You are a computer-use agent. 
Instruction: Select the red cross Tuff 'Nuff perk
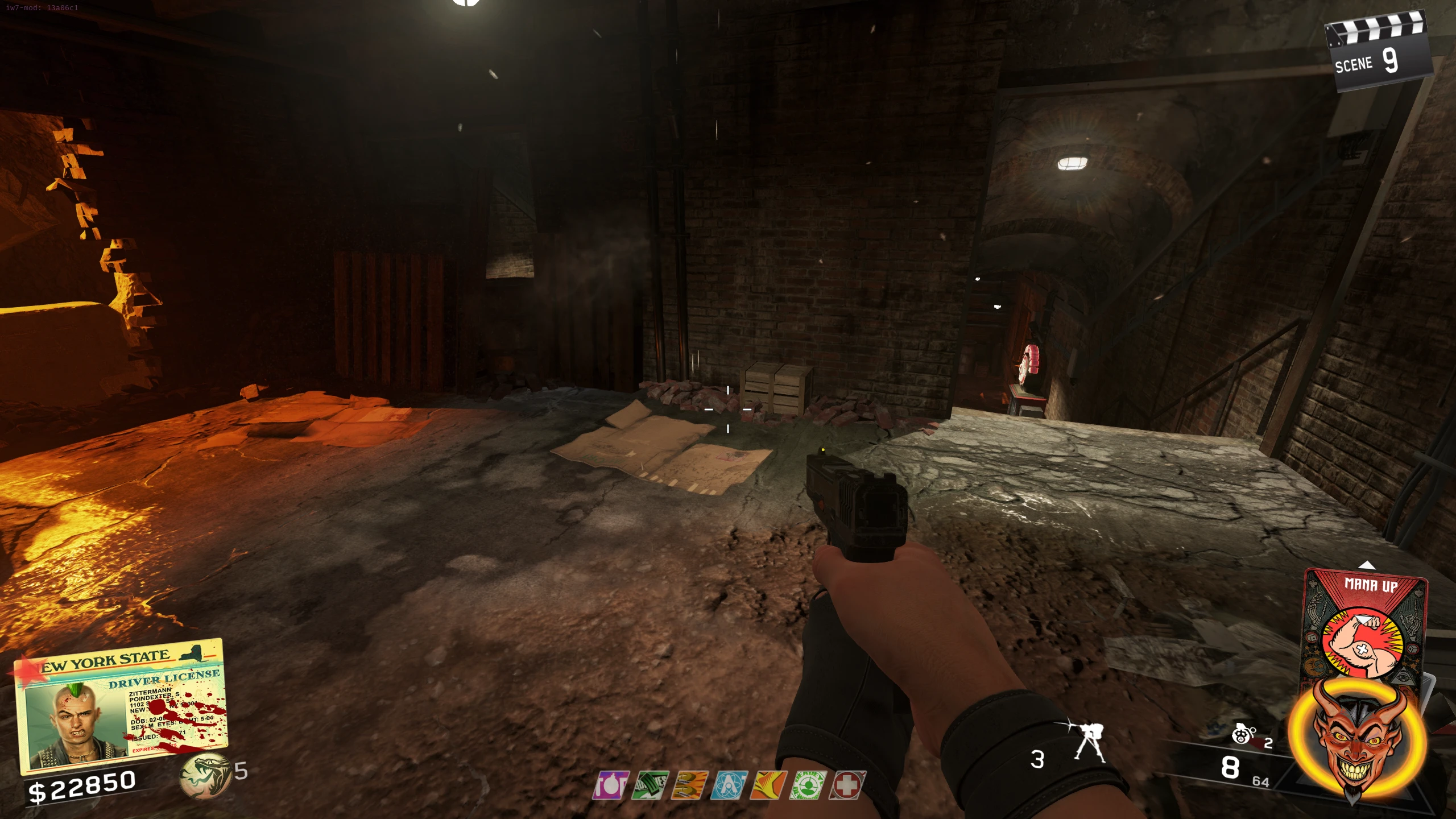847,785
